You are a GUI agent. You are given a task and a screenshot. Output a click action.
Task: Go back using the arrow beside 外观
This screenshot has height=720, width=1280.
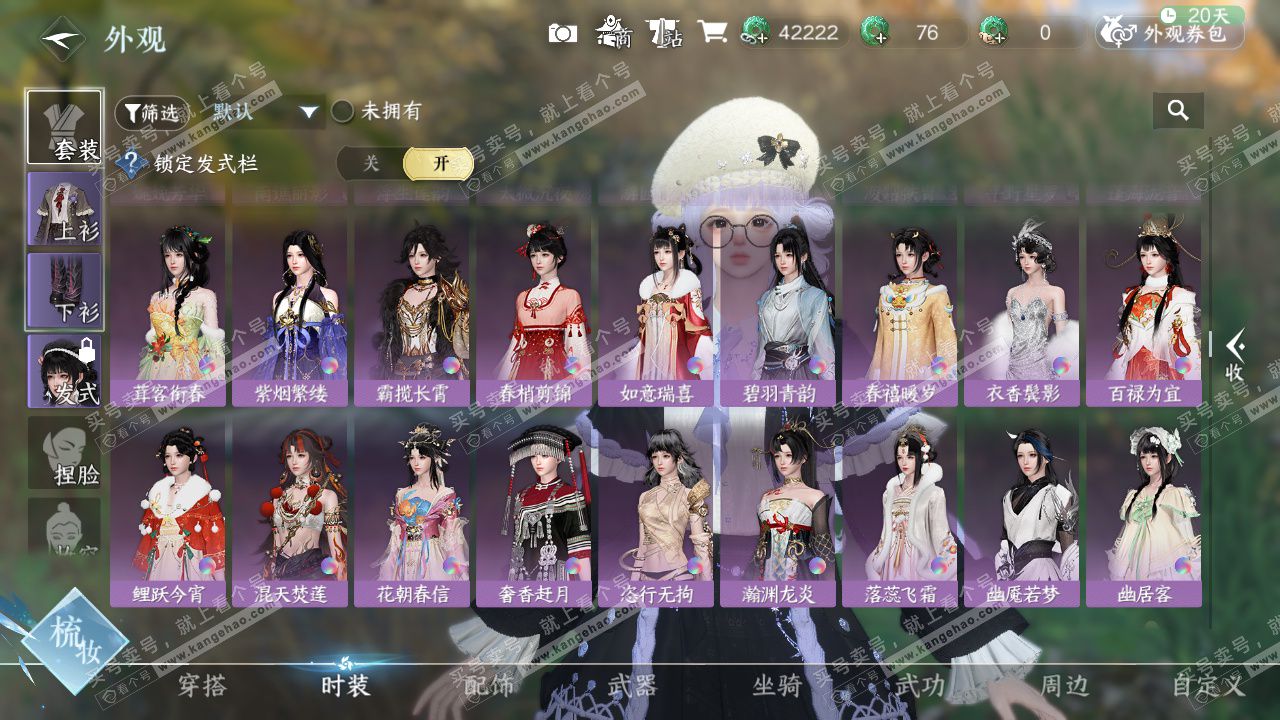62,39
